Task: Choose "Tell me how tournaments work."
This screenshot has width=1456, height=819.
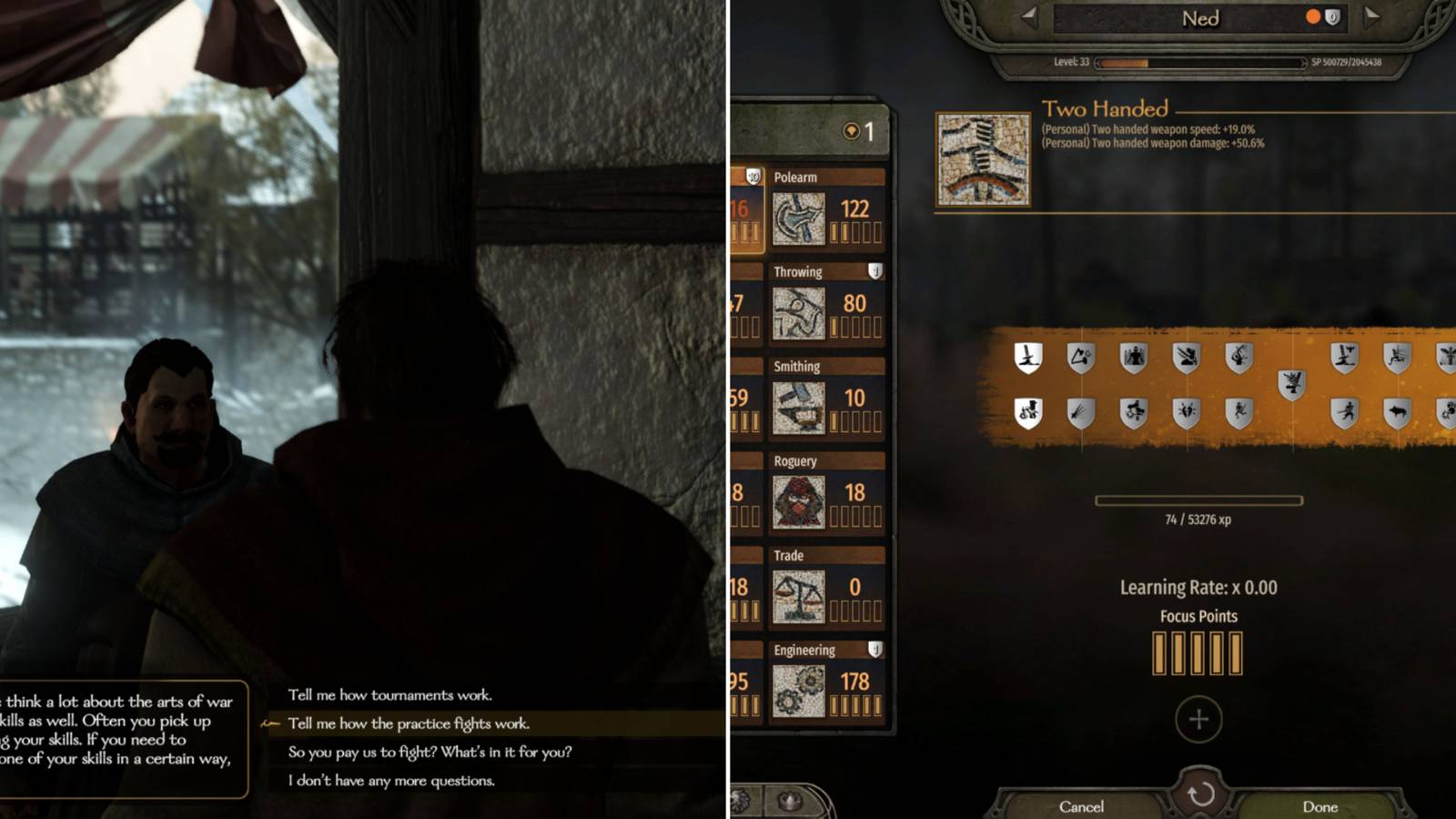Action: tap(389, 693)
